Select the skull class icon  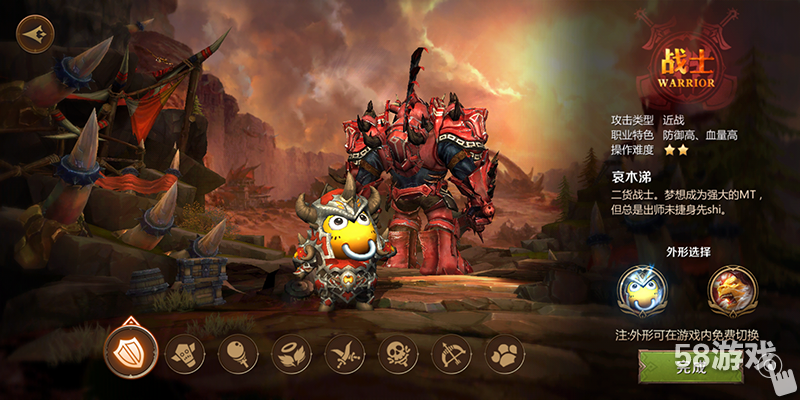click(x=398, y=353)
